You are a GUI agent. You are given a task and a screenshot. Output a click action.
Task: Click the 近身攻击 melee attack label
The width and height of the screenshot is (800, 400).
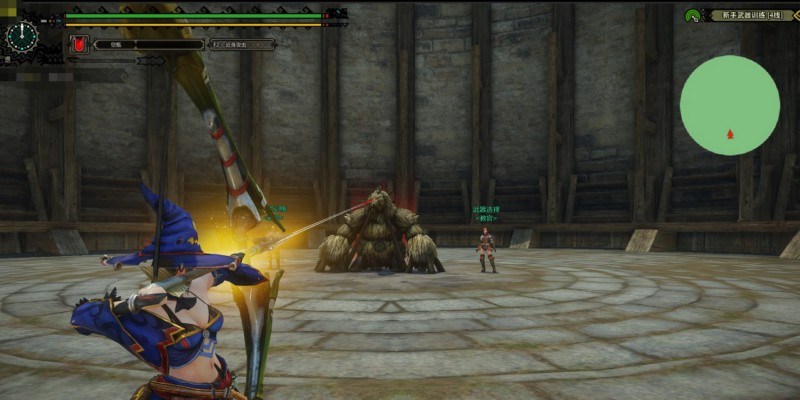(243, 44)
